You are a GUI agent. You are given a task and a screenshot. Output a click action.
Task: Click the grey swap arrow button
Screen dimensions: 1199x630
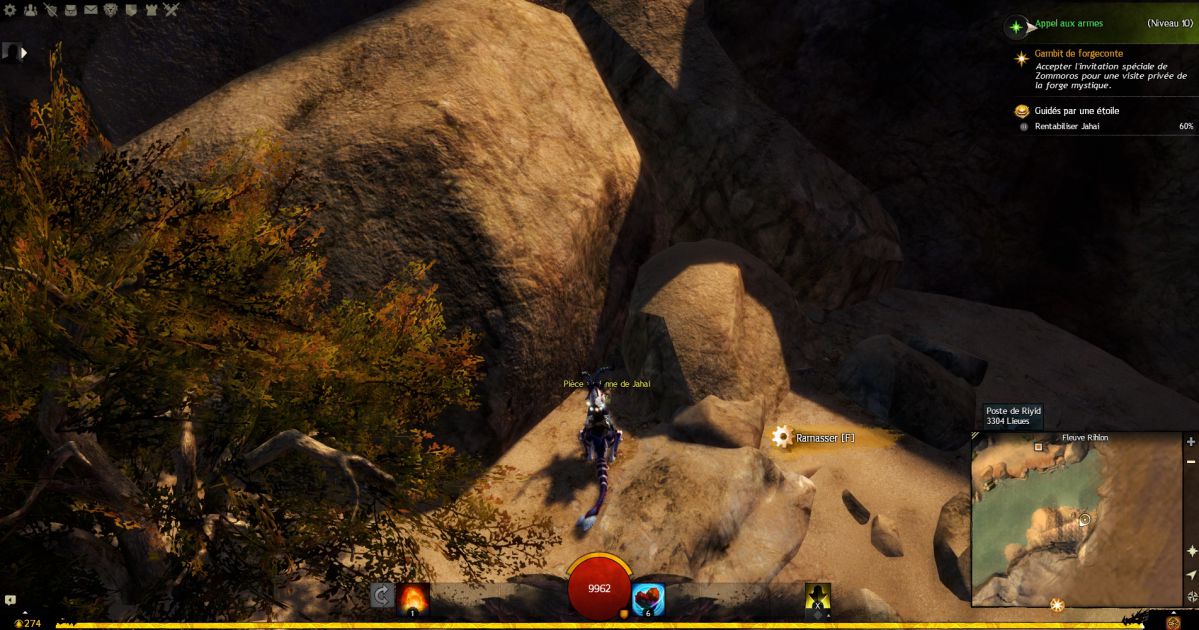(381, 596)
